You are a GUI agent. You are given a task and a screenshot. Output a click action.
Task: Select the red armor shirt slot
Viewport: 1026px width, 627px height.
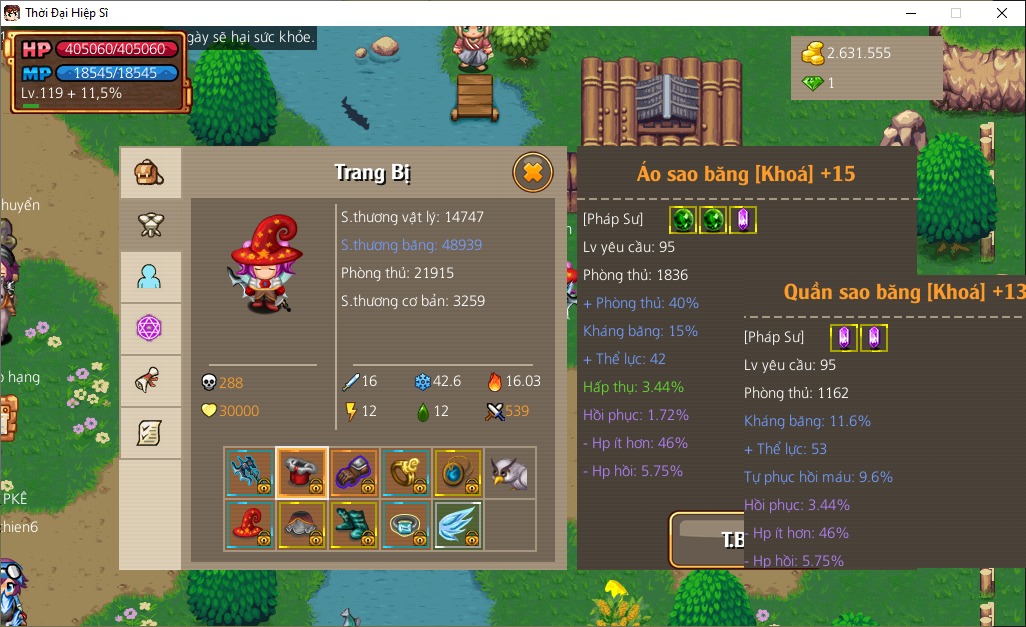(301, 472)
